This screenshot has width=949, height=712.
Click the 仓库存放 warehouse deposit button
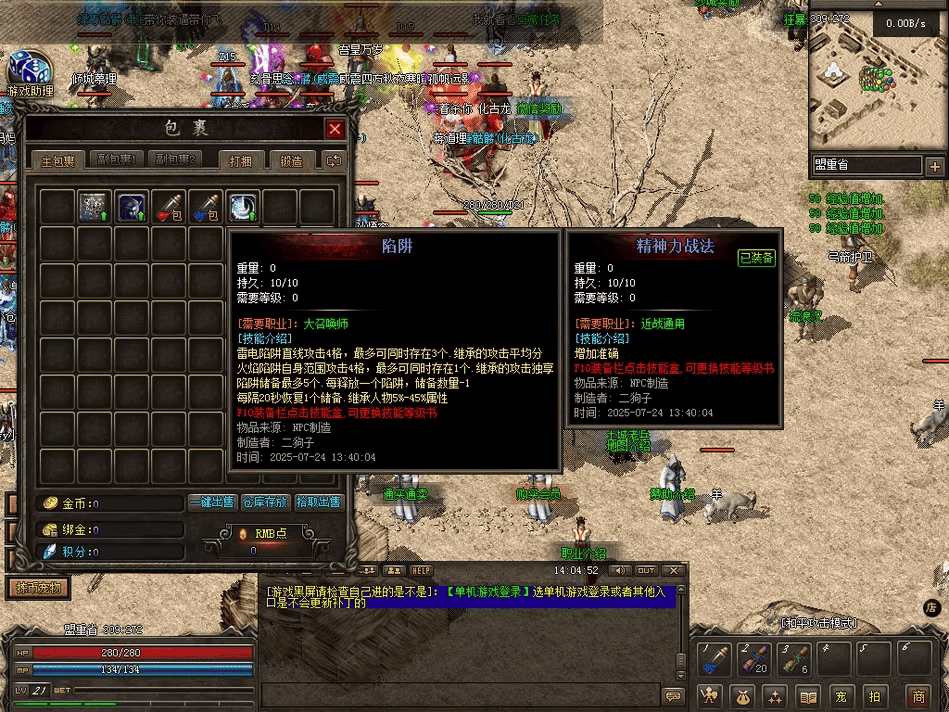[x=265, y=502]
